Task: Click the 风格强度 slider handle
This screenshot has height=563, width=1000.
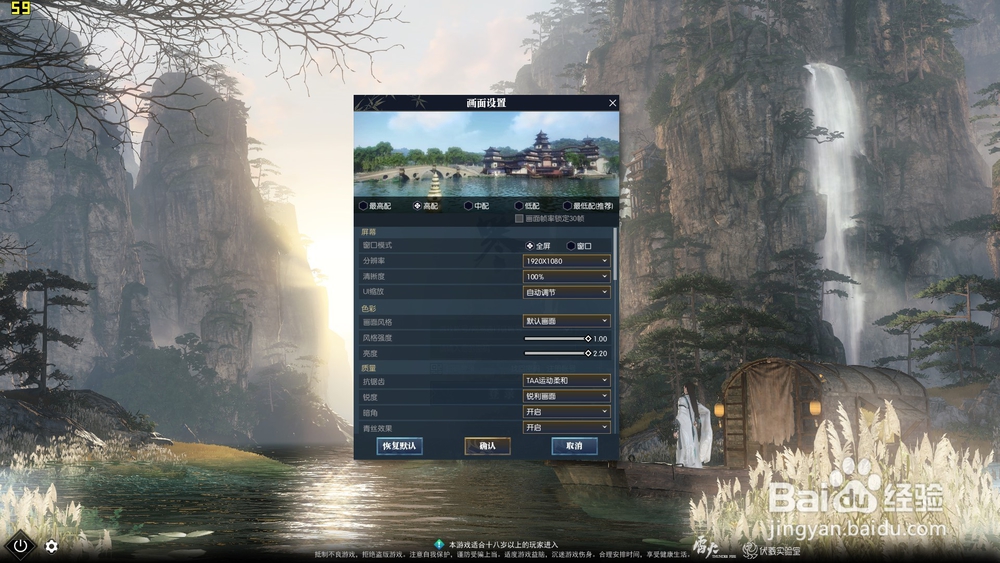Action: [x=588, y=338]
